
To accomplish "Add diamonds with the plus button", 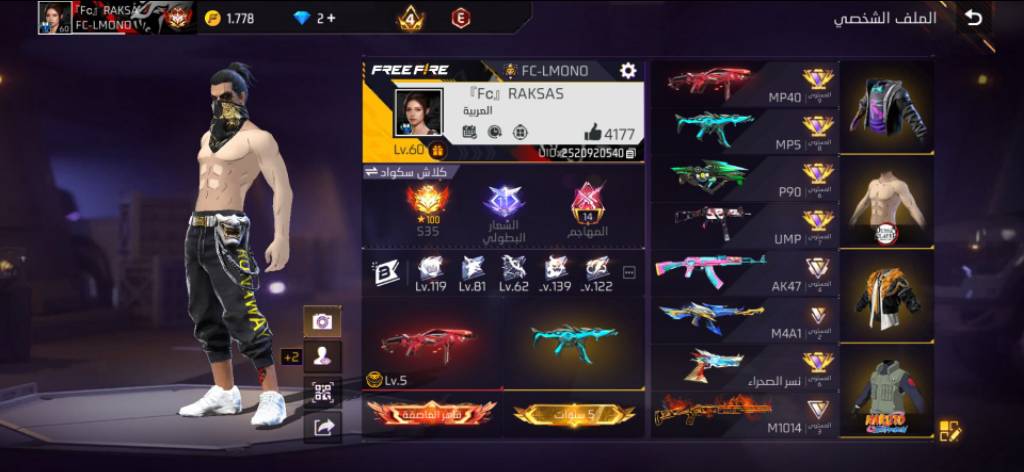I will coord(330,18).
